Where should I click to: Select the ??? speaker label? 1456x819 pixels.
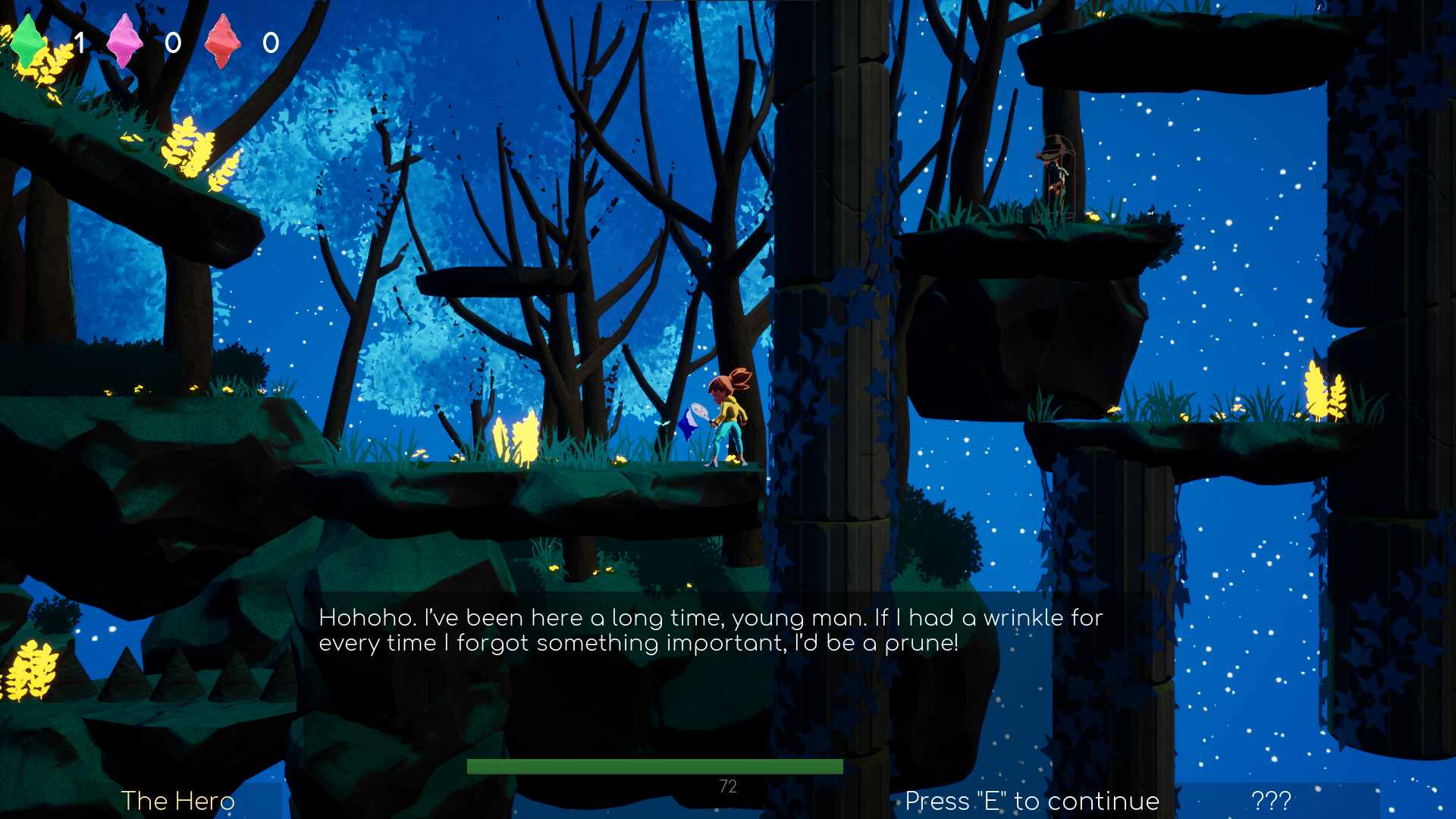1271,801
